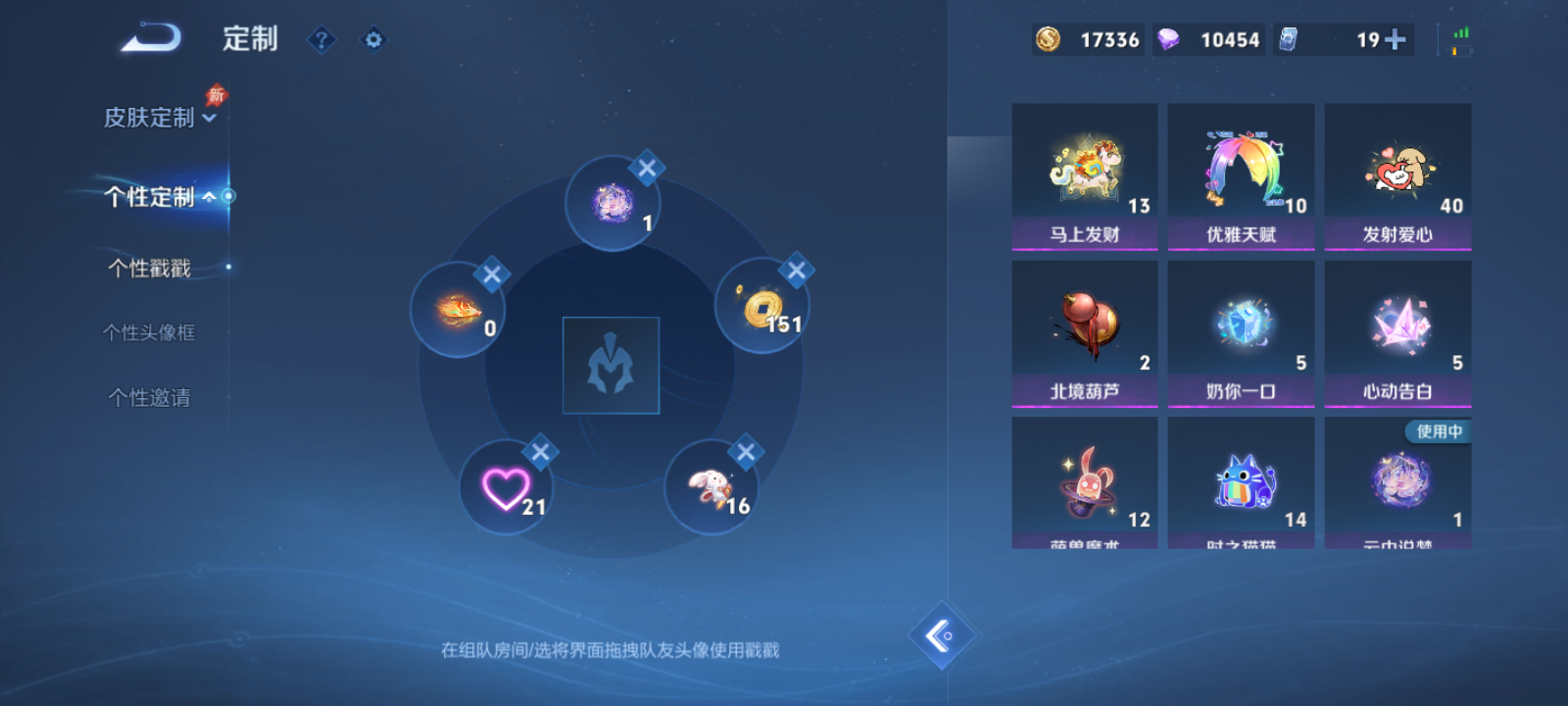Select the 马上发财 unicorn sticker

pyautogui.click(x=1084, y=172)
